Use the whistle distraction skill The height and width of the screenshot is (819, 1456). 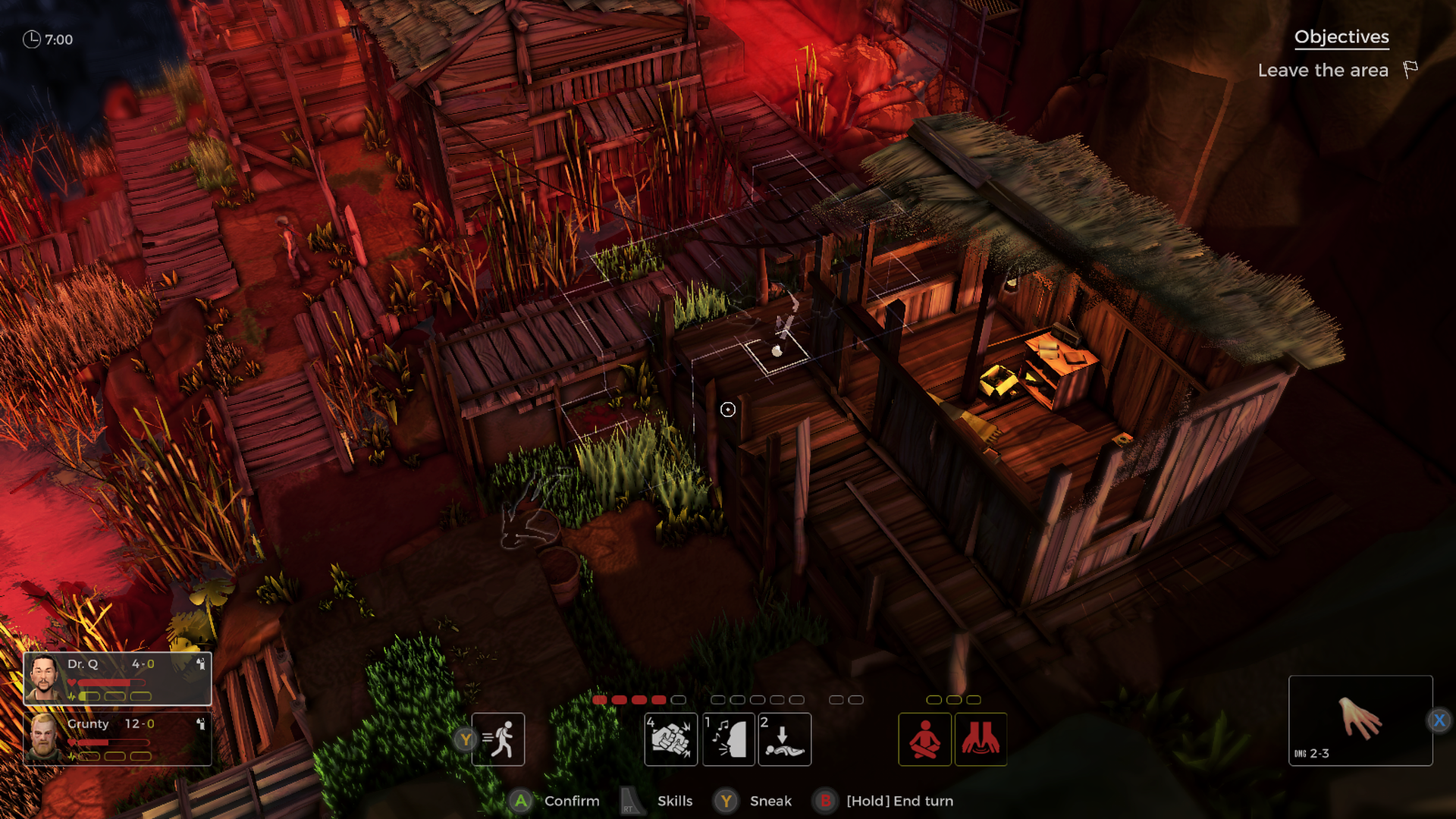pos(729,739)
